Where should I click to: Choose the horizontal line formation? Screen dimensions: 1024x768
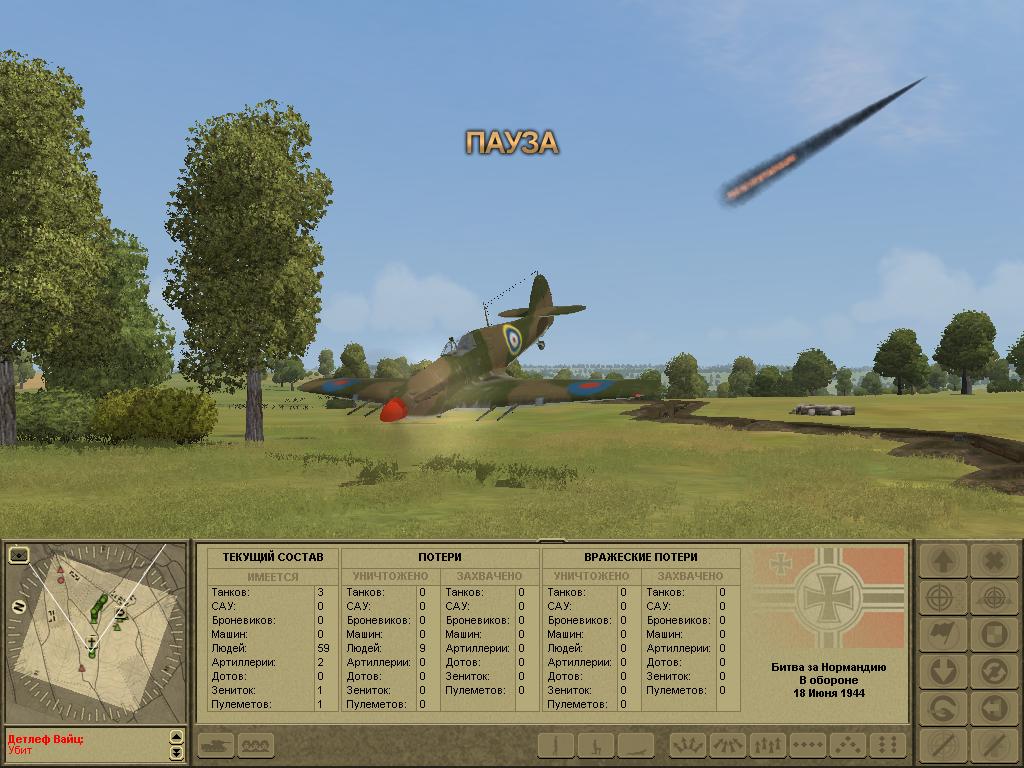[x=808, y=745]
